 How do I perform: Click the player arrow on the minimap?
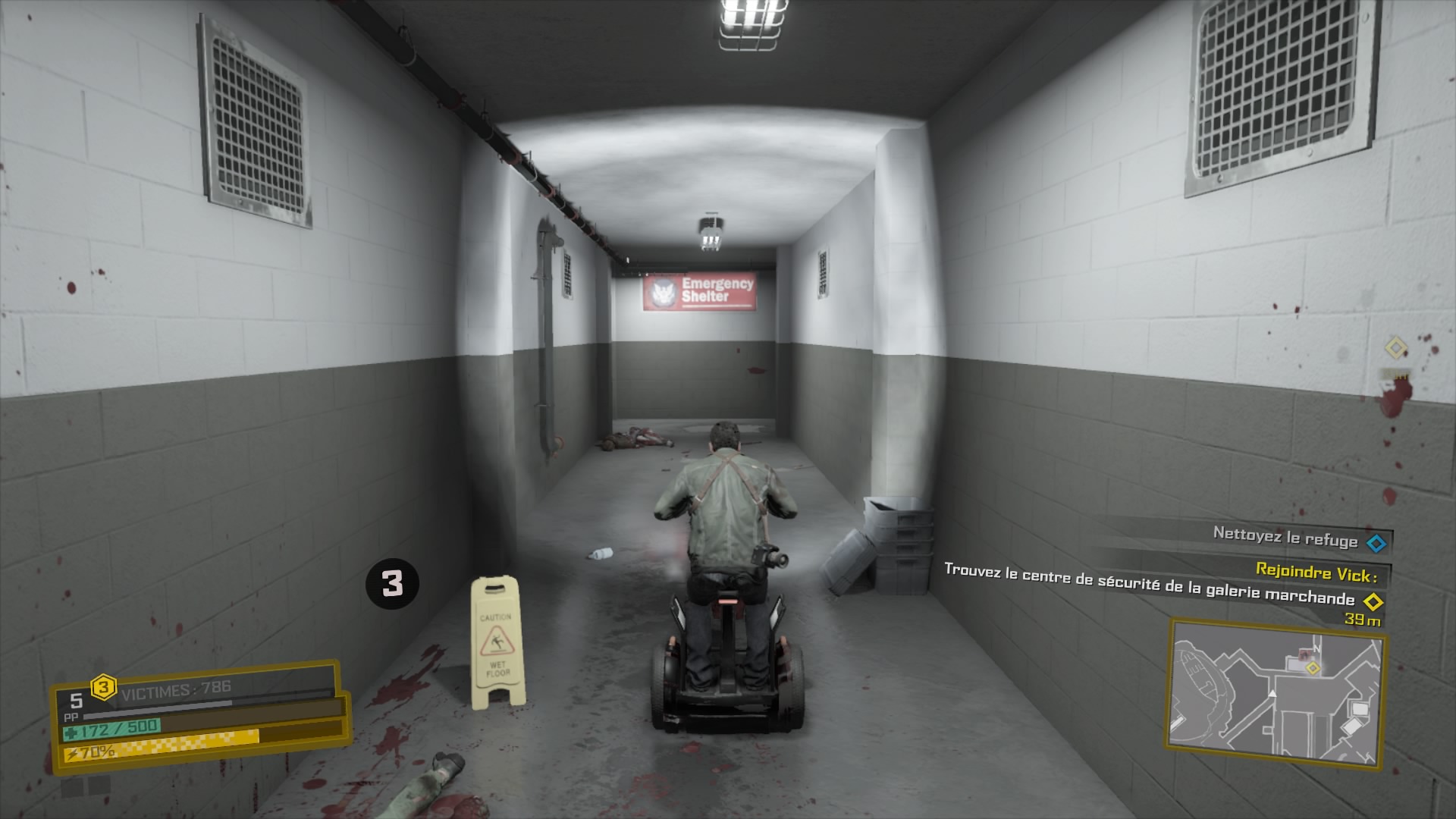pyautogui.click(x=1272, y=695)
